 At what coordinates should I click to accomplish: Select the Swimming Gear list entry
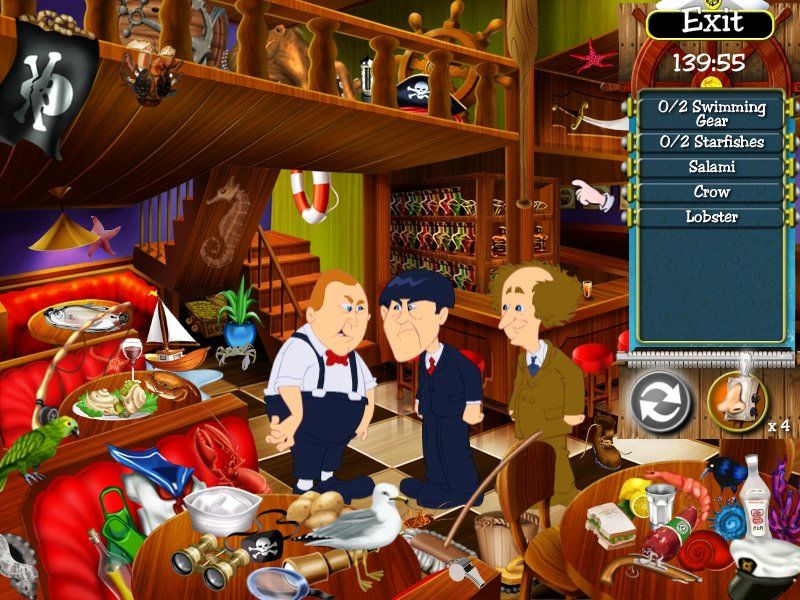coord(711,113)
